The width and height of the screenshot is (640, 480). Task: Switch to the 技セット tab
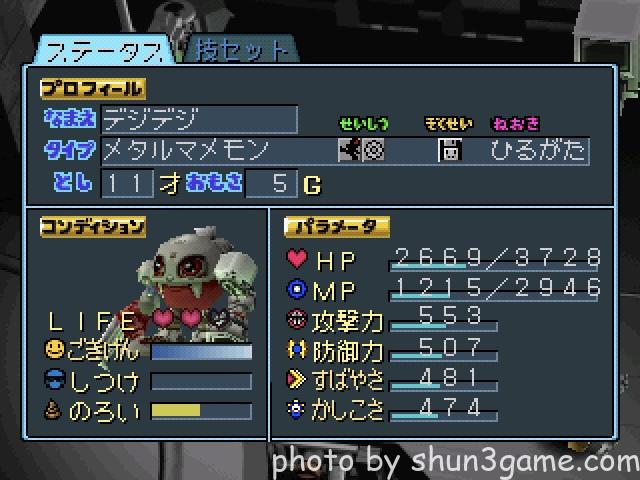pos(236,49)
